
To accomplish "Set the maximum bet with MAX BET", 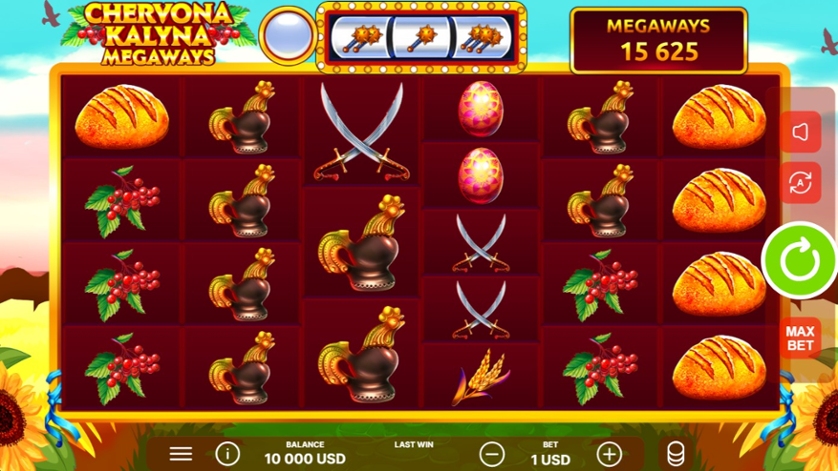I will (x=799, y=339).
